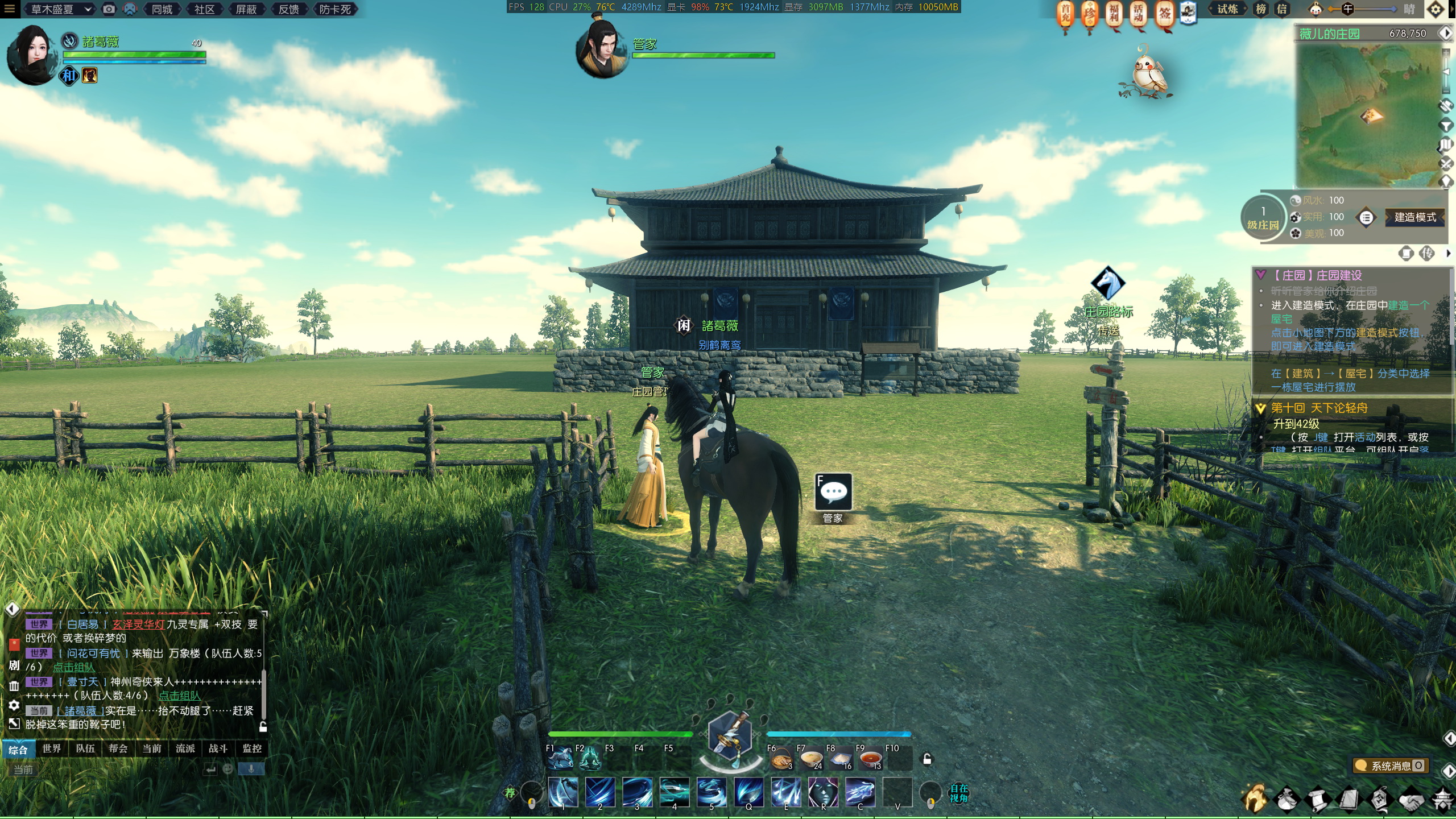The width and height of the screenshot is (1456, 819).
Task: Open the 同城 panel in the top bar
Action: (x=162, y=9)
